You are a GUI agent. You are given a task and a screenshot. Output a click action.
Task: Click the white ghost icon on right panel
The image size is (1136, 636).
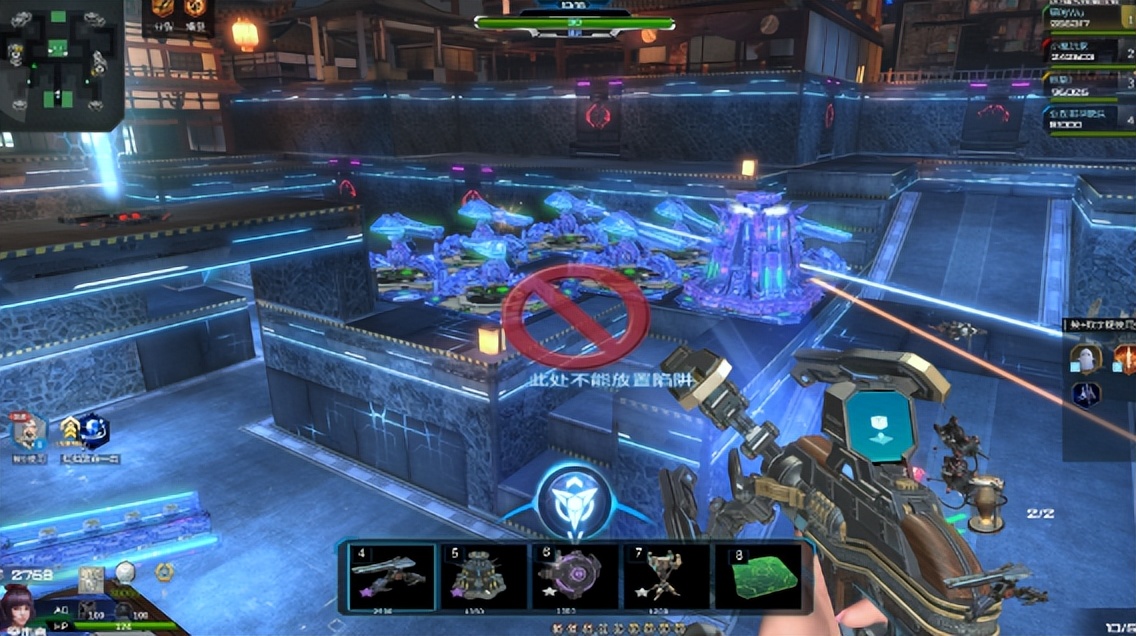pos(1086,358)
